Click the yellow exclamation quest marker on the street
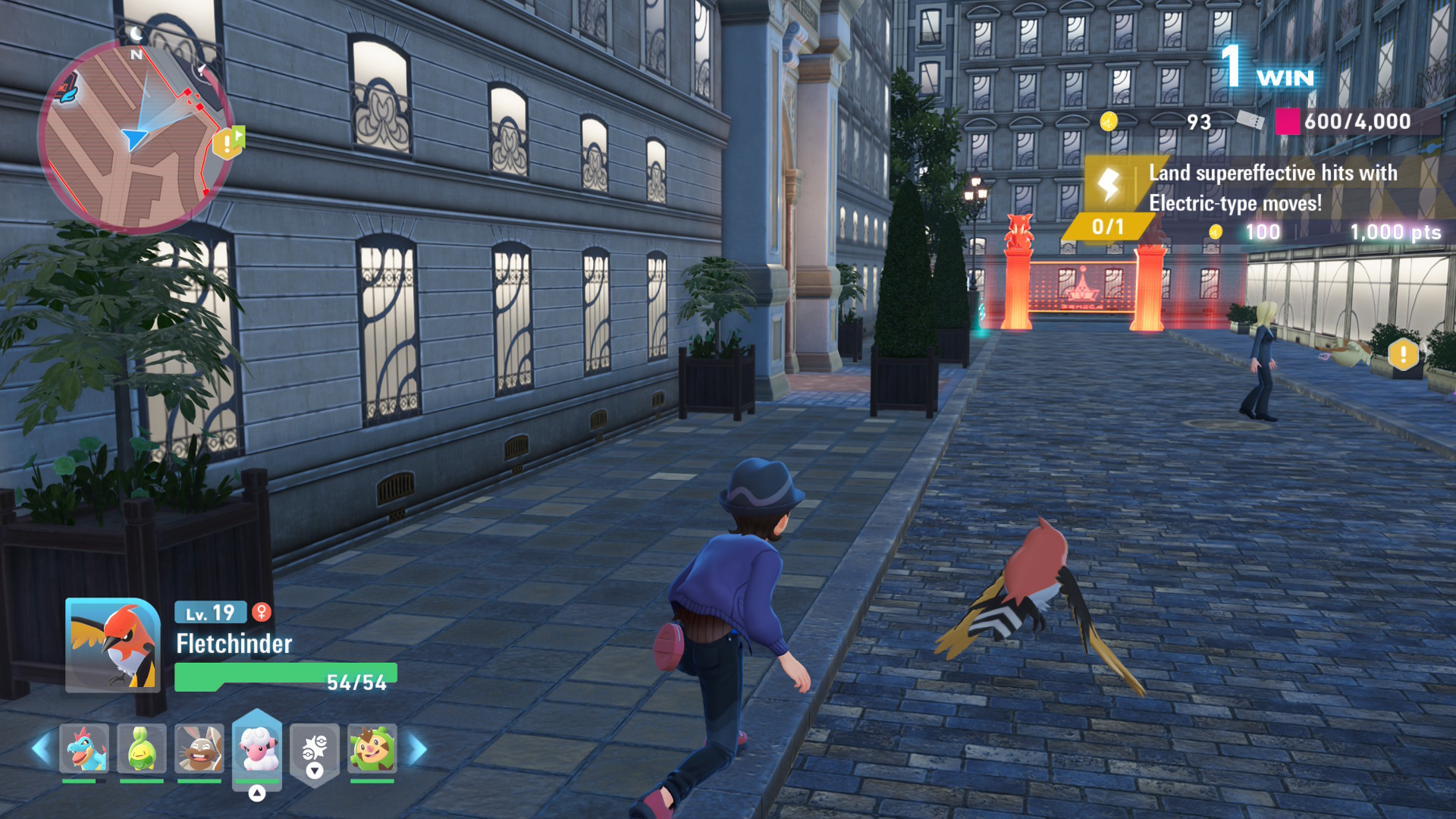This screenshot has width=1456, height=819. (1403, 354)
